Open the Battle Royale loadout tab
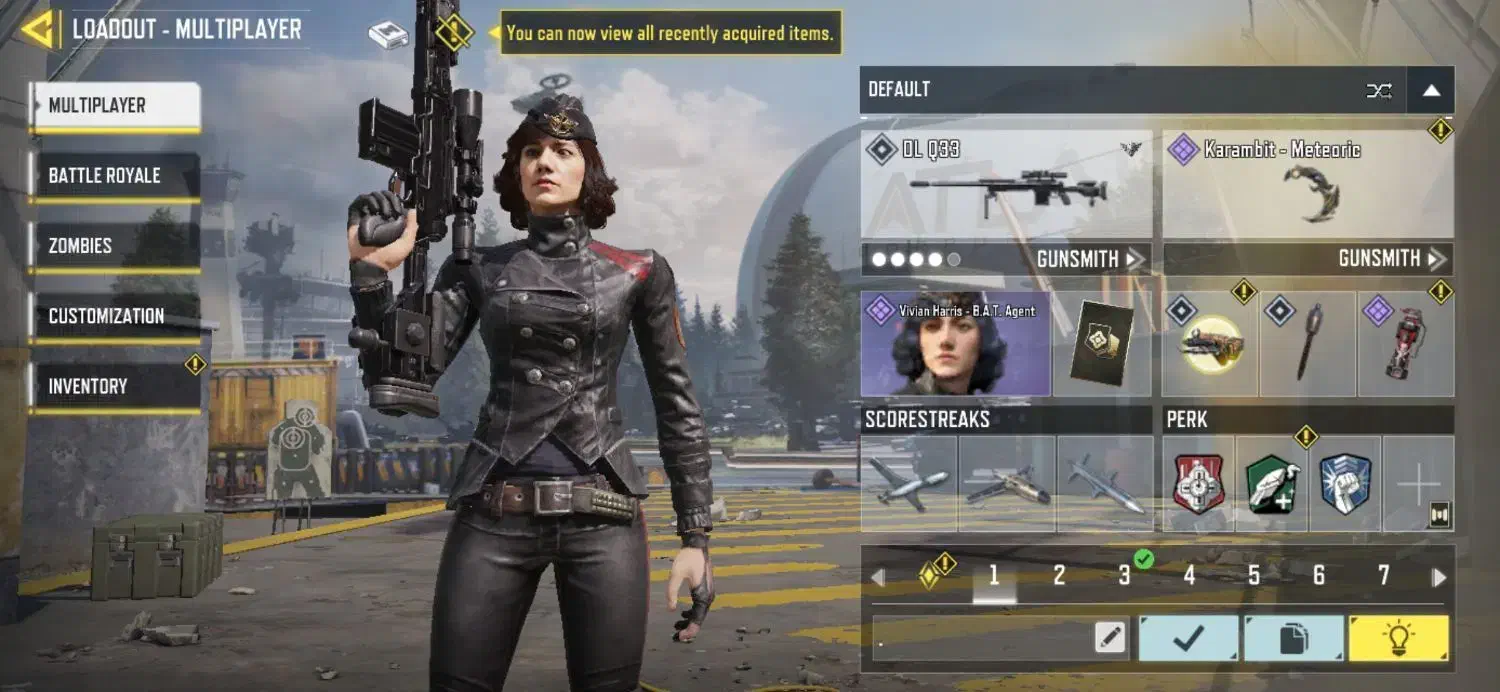The image size is (1500, 692). coord(115,176)
